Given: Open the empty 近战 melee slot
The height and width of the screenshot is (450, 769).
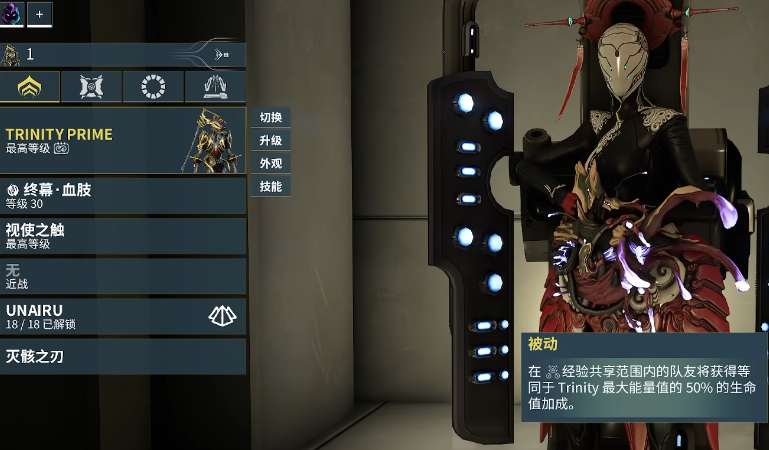Looking at the screenshot, I should tap(122, 276).
